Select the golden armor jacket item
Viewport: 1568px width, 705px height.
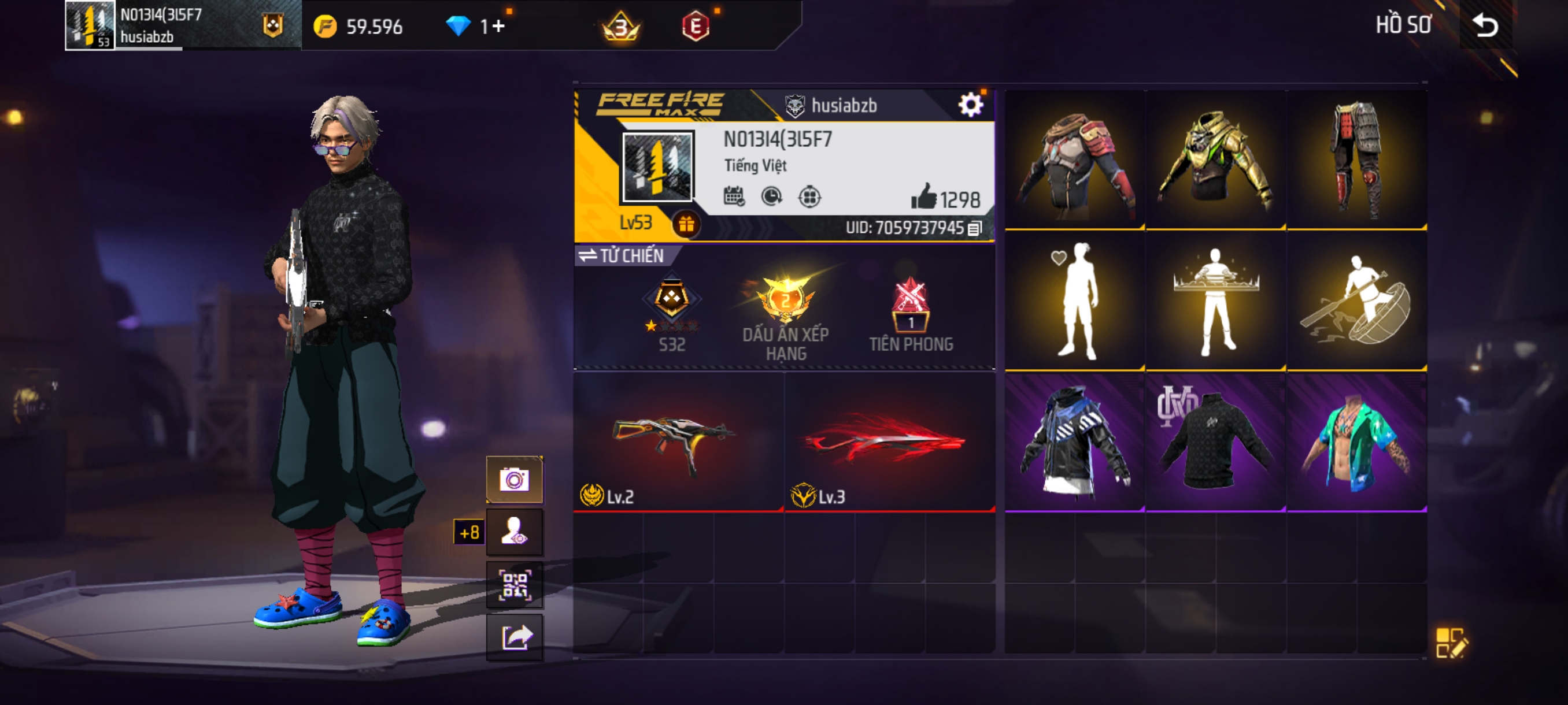pyautogui.click(x=1215, y=161)
